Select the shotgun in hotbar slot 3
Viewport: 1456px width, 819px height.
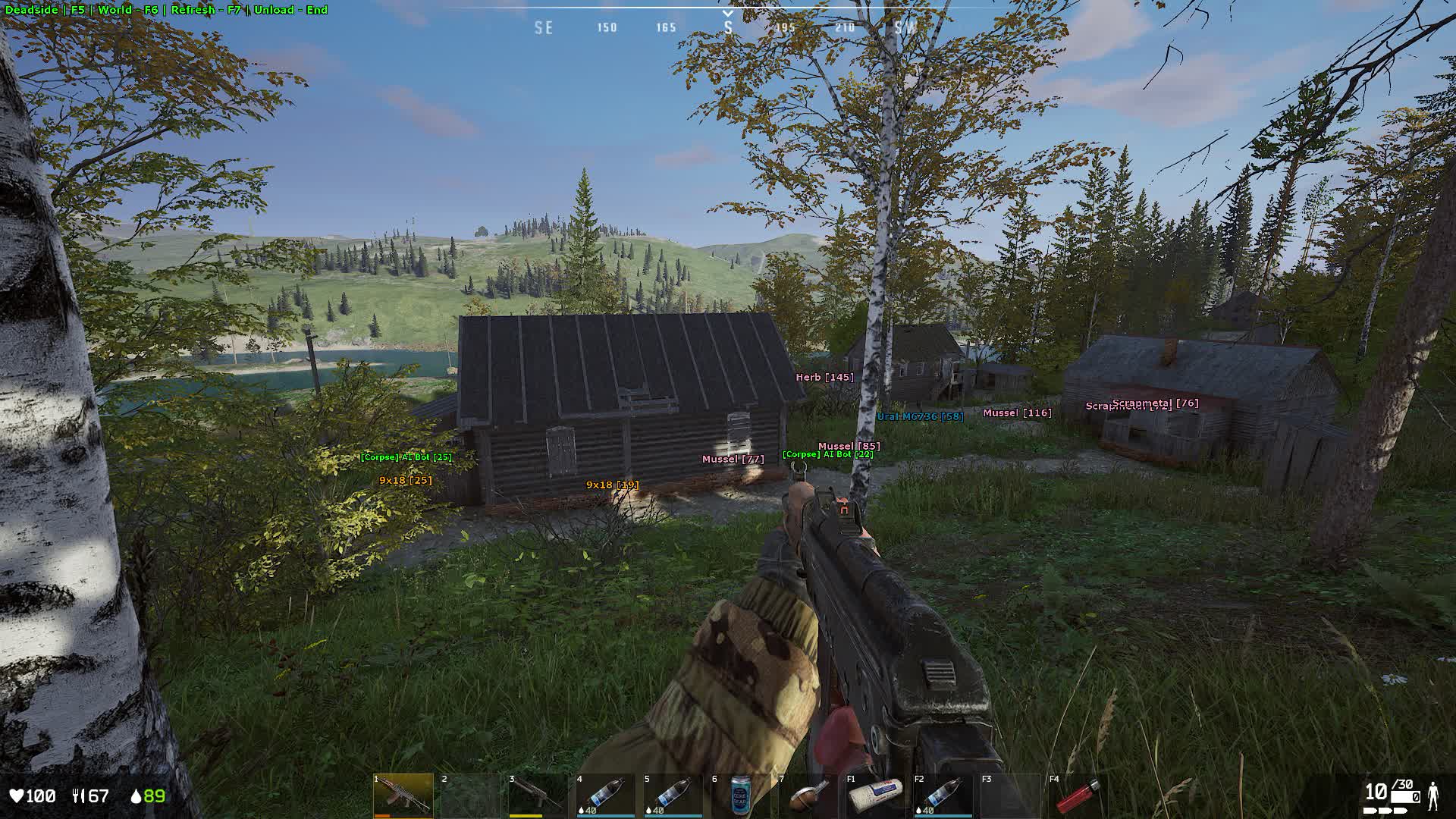(538, 795)
